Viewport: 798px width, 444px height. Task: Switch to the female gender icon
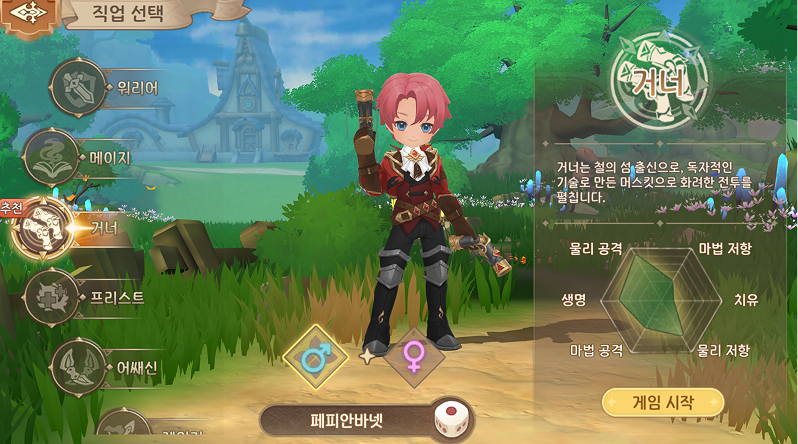[x=414, y=357]
